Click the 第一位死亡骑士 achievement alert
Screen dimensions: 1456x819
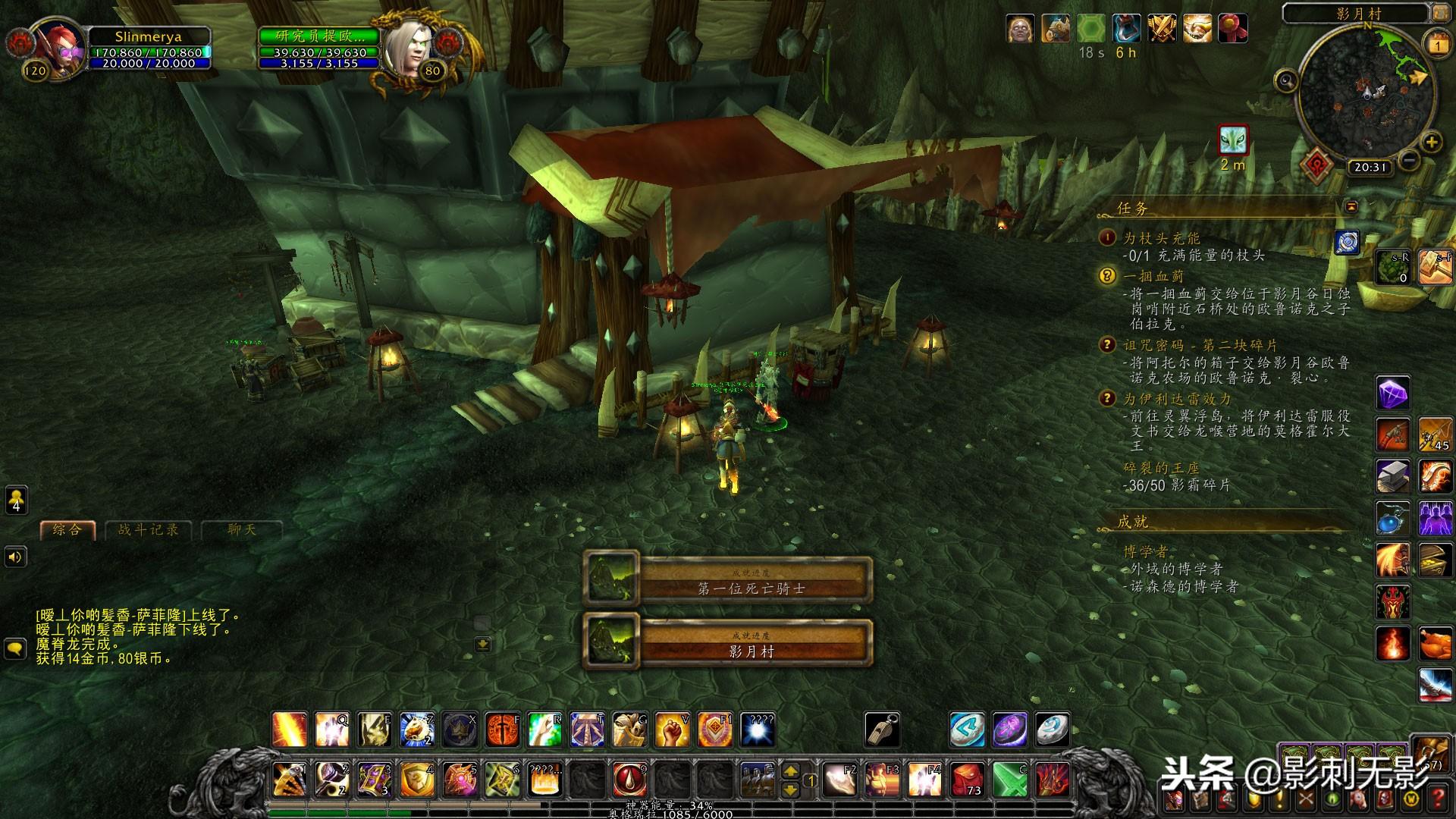pos(728,580)
